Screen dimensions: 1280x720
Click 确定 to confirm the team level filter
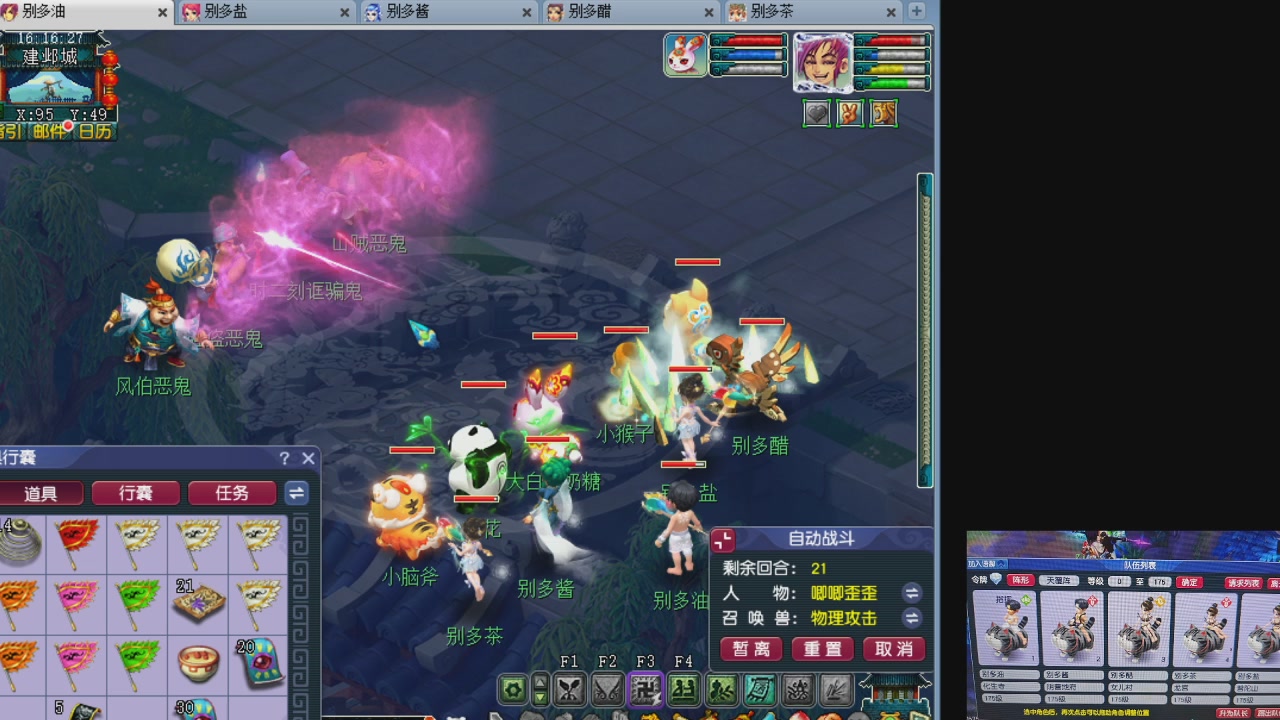(1189, 581)
